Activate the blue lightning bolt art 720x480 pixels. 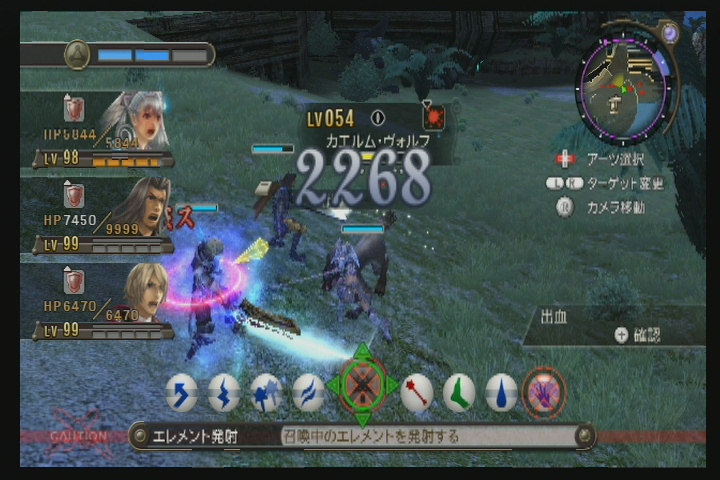(x=224, y=393)
